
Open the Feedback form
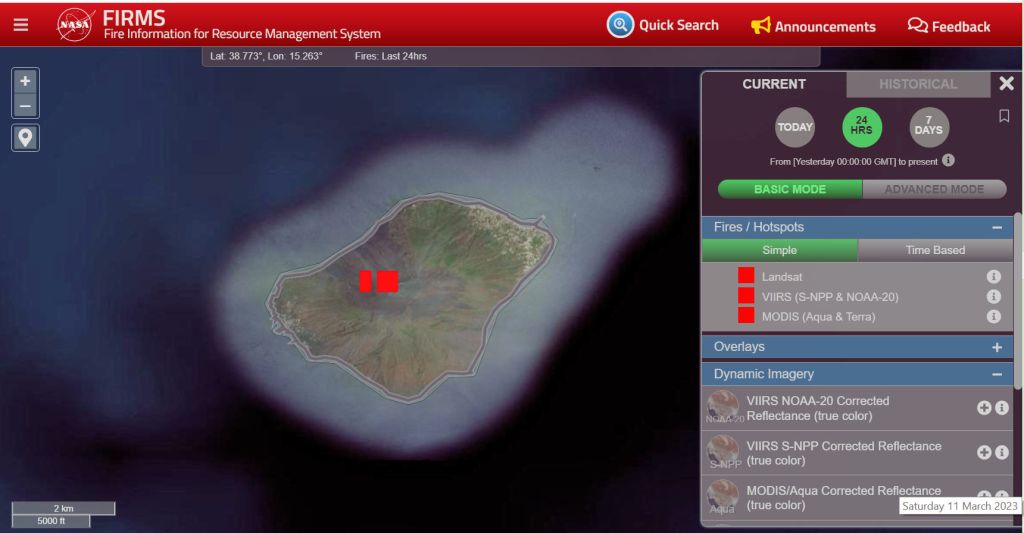point(948,26)
